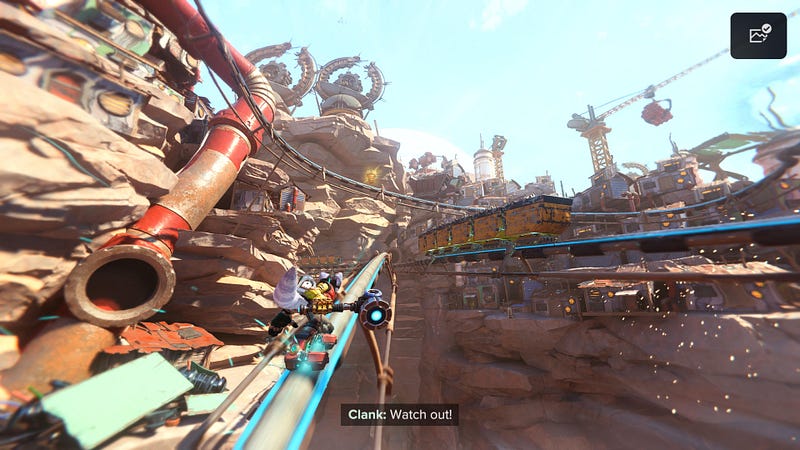
Task: Open the screenshot captured notification icon
Action: point(758,35)
